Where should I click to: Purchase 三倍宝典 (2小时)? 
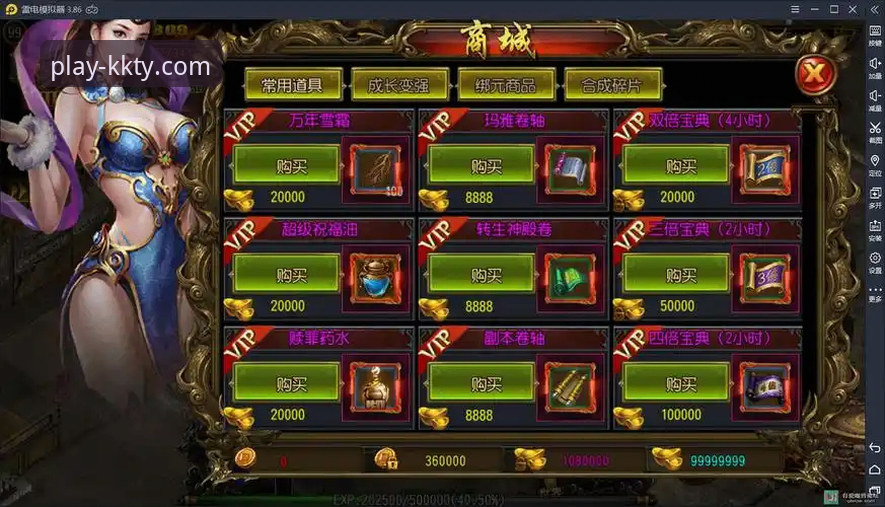click(676, 275)
